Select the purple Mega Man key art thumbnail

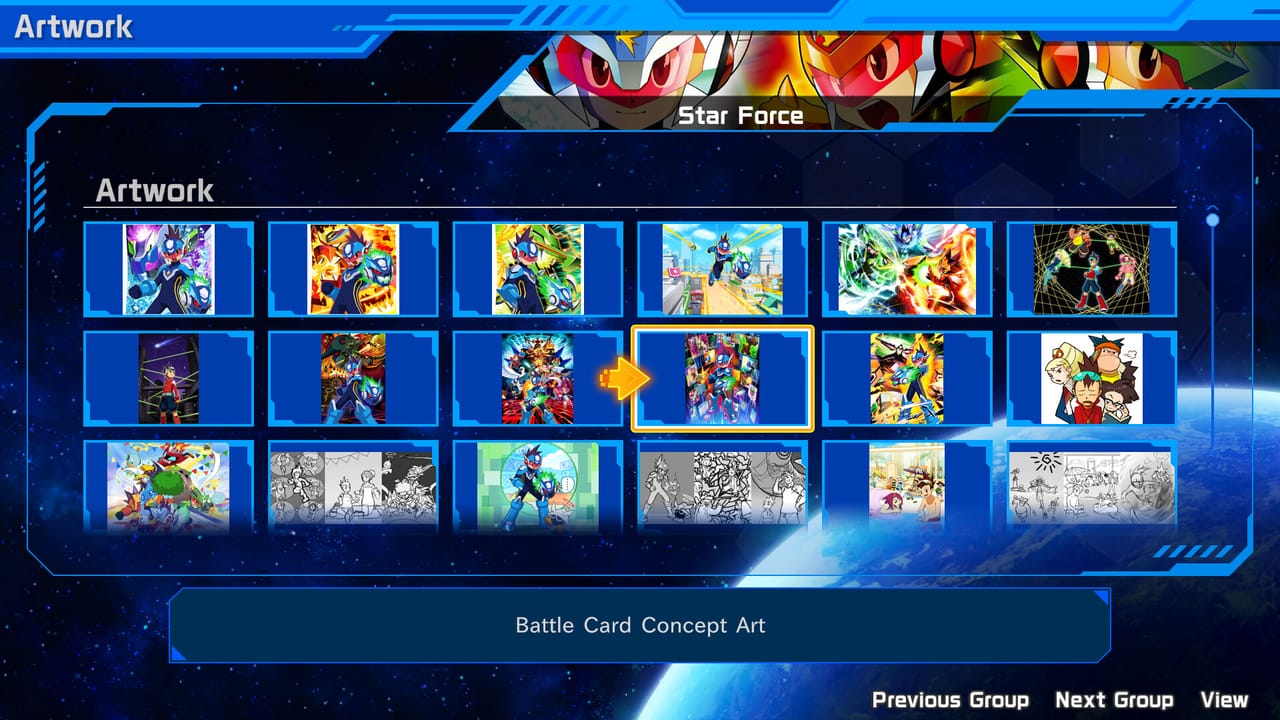tap(170, 270)
